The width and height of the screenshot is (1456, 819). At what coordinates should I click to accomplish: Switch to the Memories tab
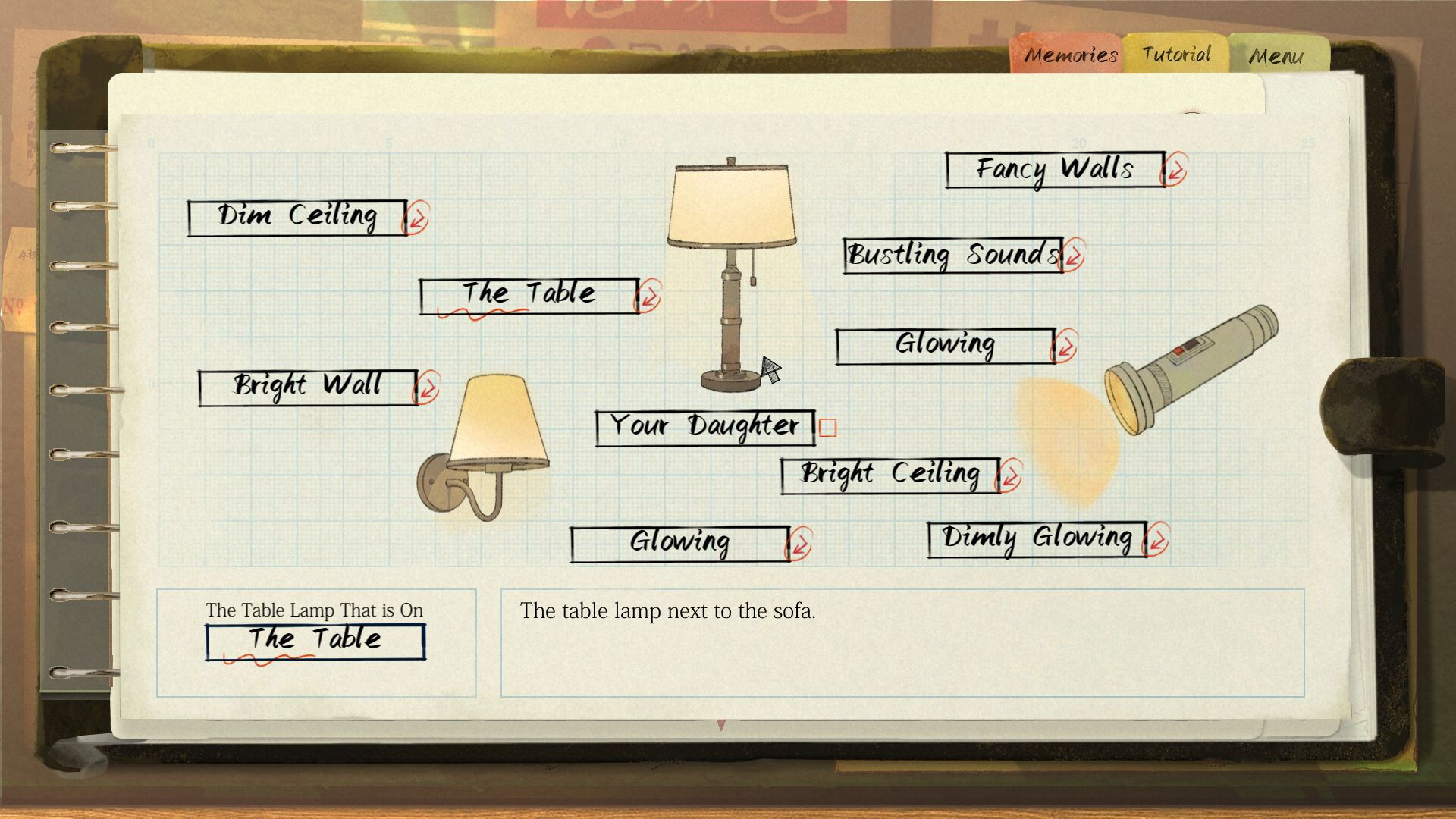click(1070, 55)
